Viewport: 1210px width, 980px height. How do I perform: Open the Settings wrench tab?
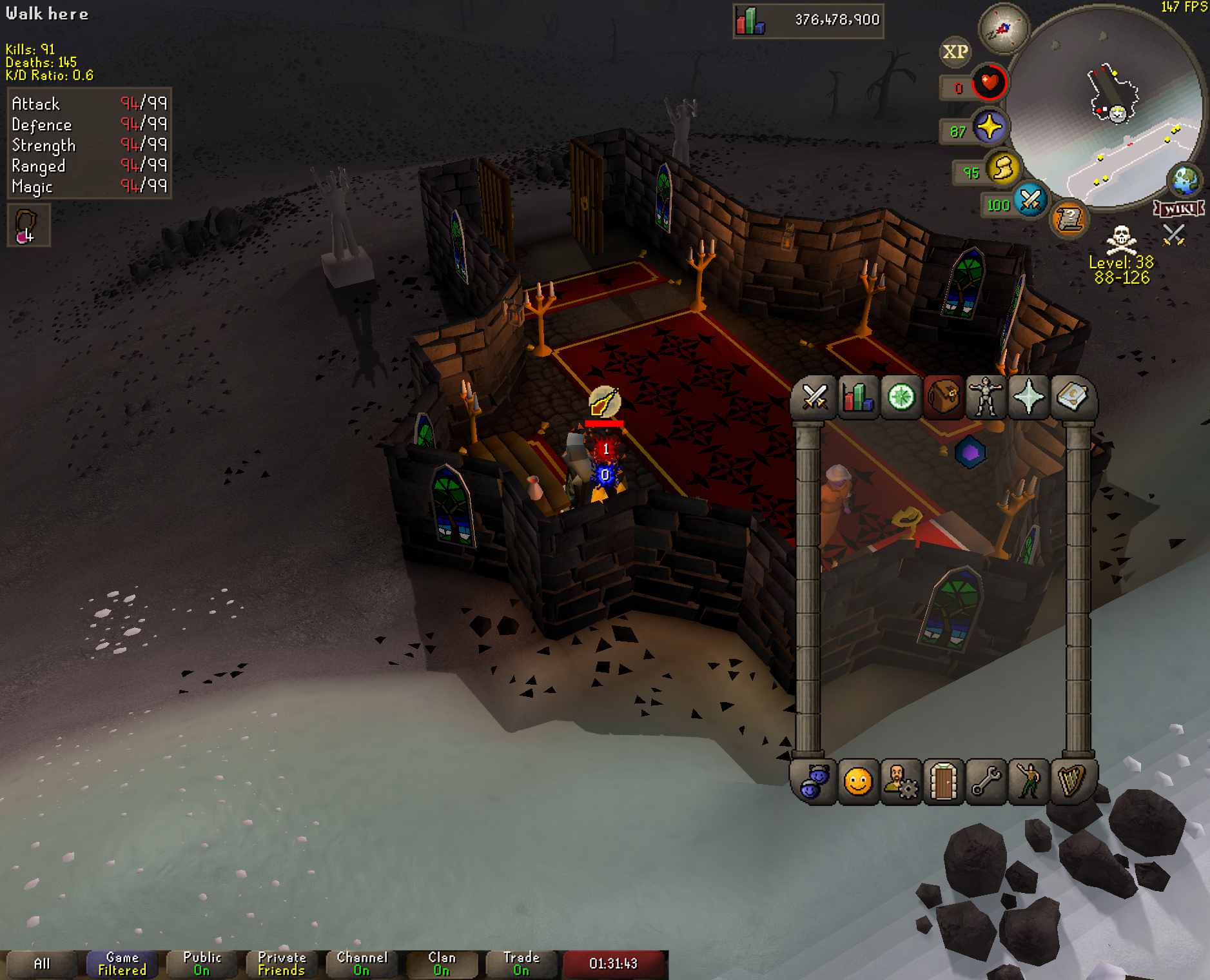pos(986,782)
